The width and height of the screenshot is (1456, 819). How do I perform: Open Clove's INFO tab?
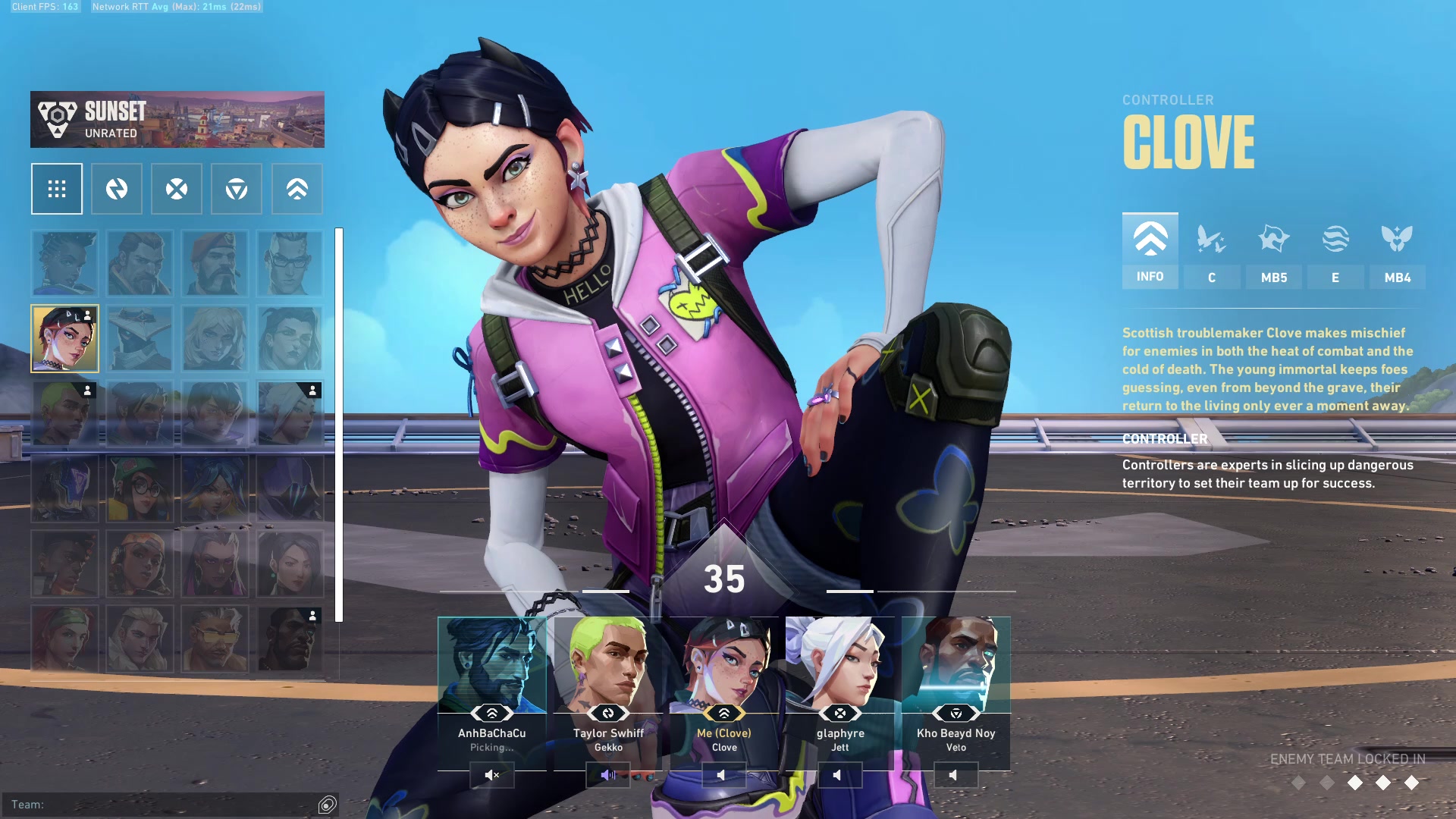click(1150, 250)
